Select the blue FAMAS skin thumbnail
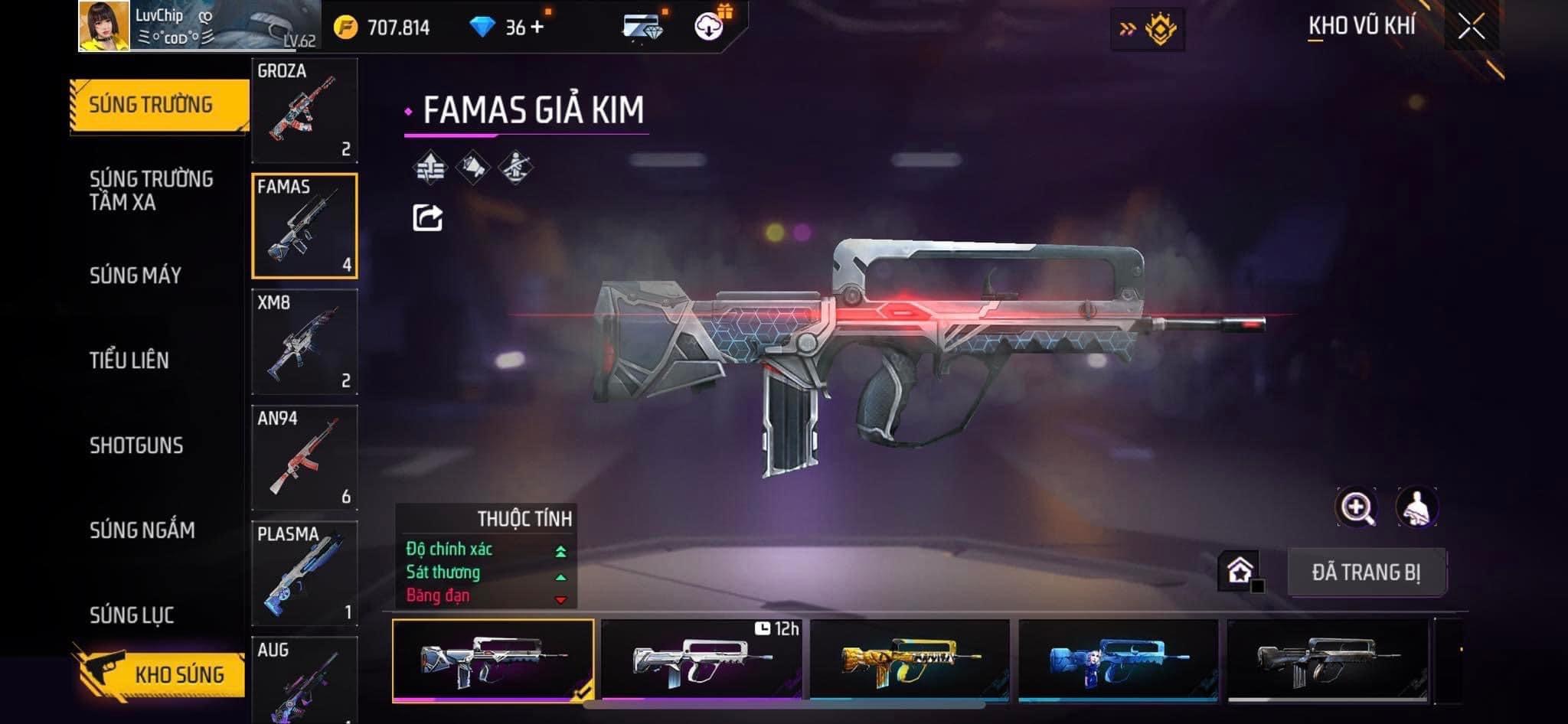The image size is (1568, 724). click(1118, 660)
